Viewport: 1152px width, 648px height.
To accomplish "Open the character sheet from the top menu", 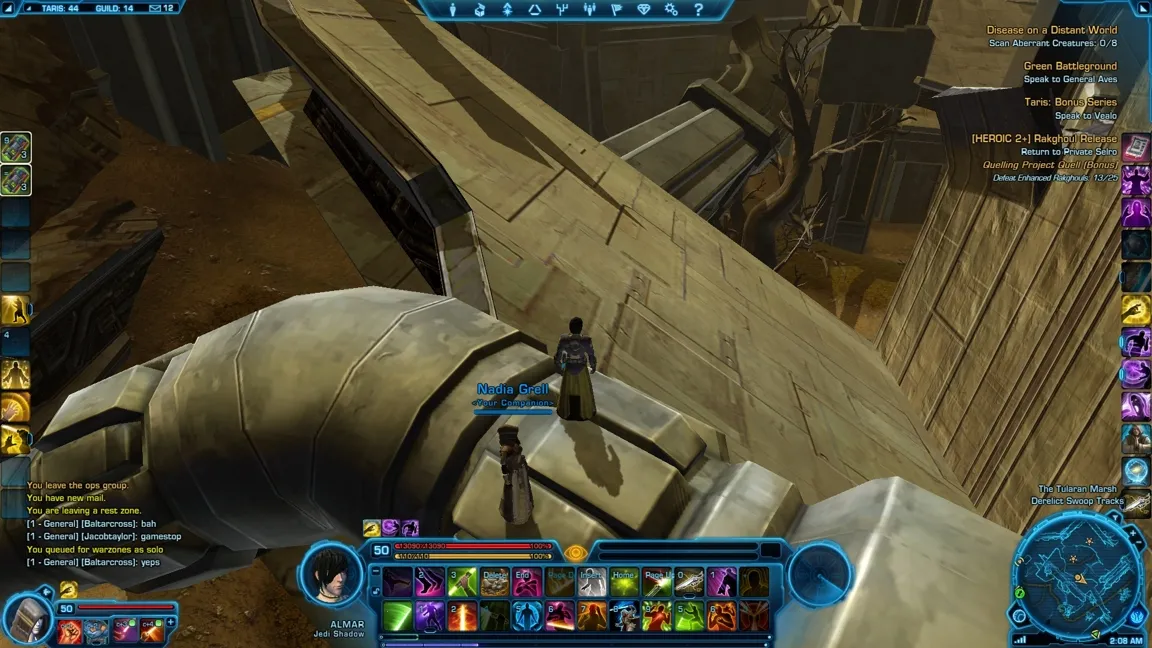I will 453,10.
